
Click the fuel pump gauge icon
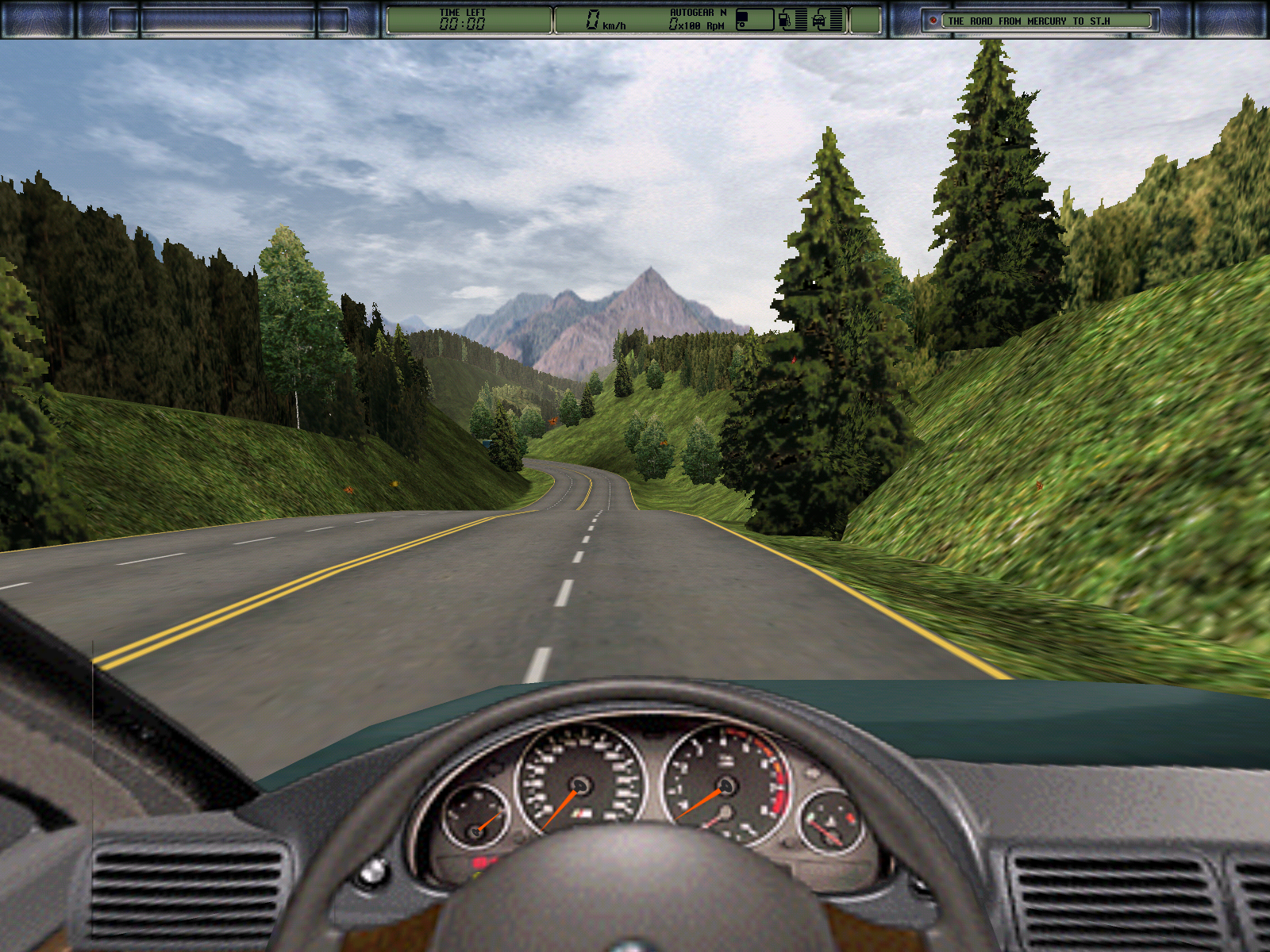785,20
